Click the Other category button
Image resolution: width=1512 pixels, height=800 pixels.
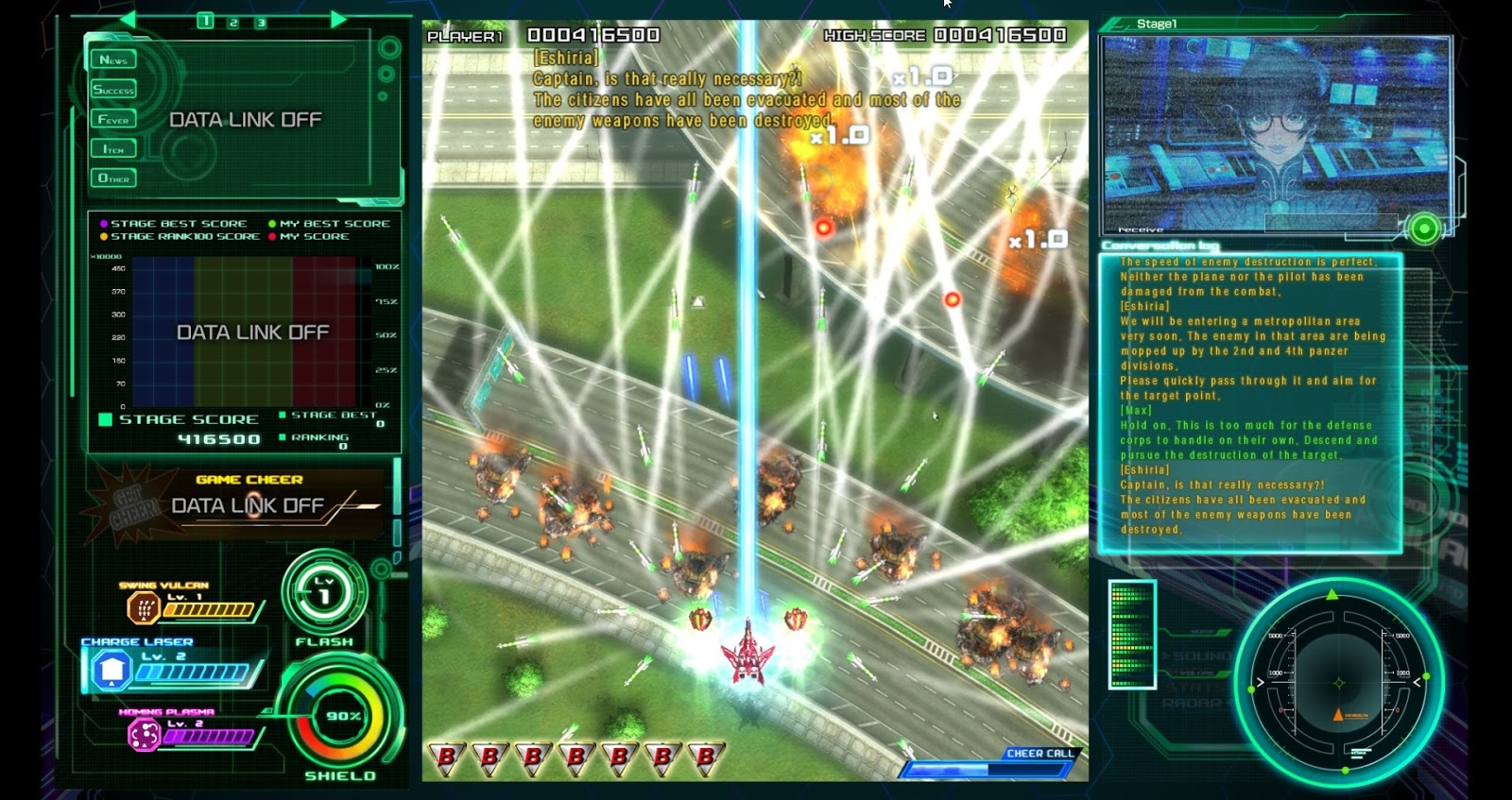coord(114,178)
